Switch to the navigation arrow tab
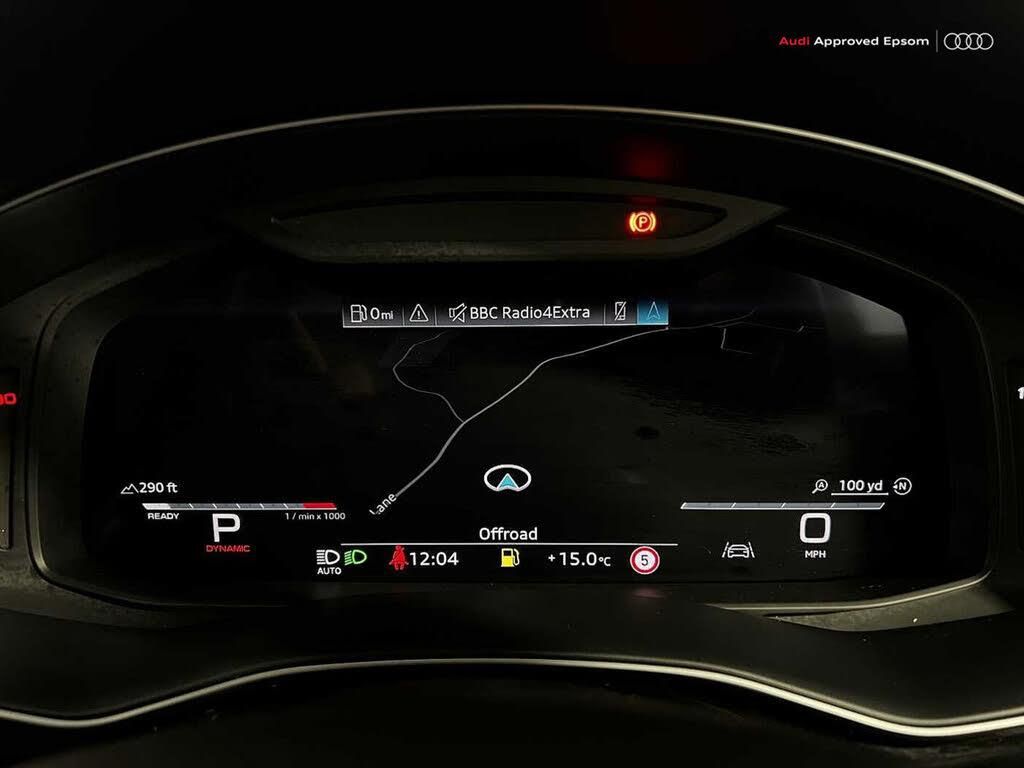This screenshot has height=768, width=1024. click(x=654, y=313)
